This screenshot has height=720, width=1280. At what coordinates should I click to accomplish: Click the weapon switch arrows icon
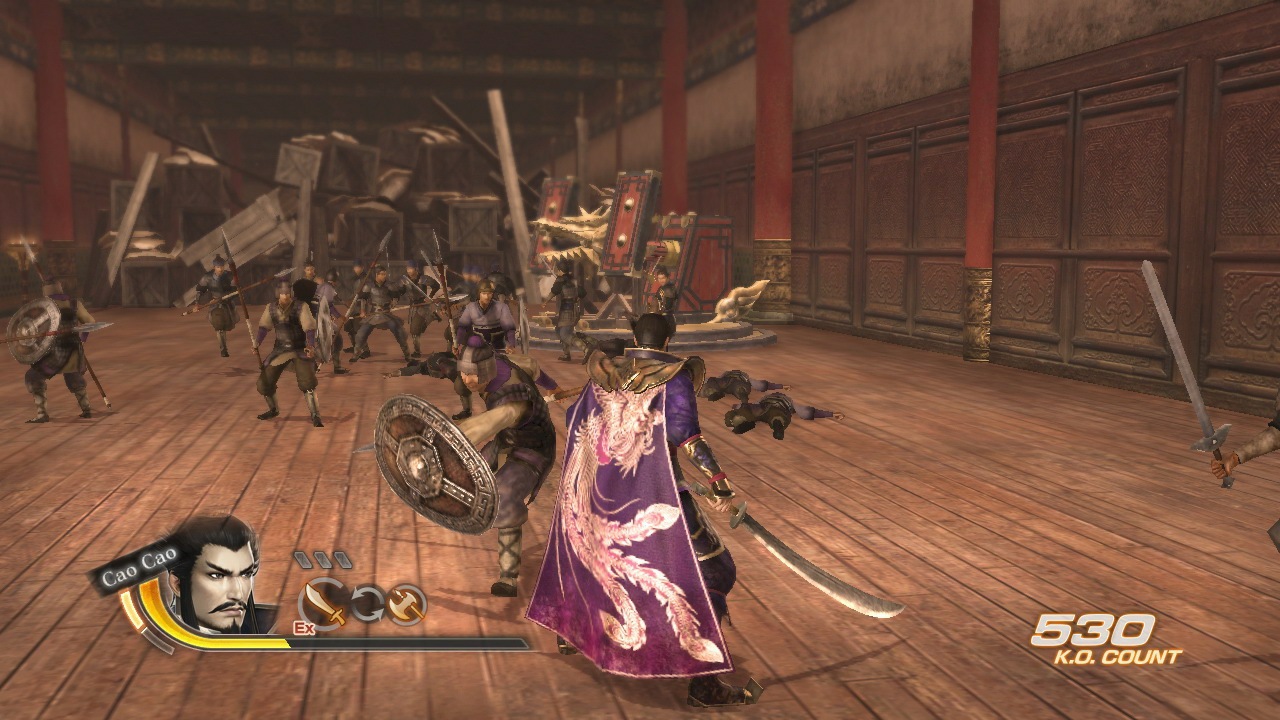pyautogui.click(x=368, y=601)
